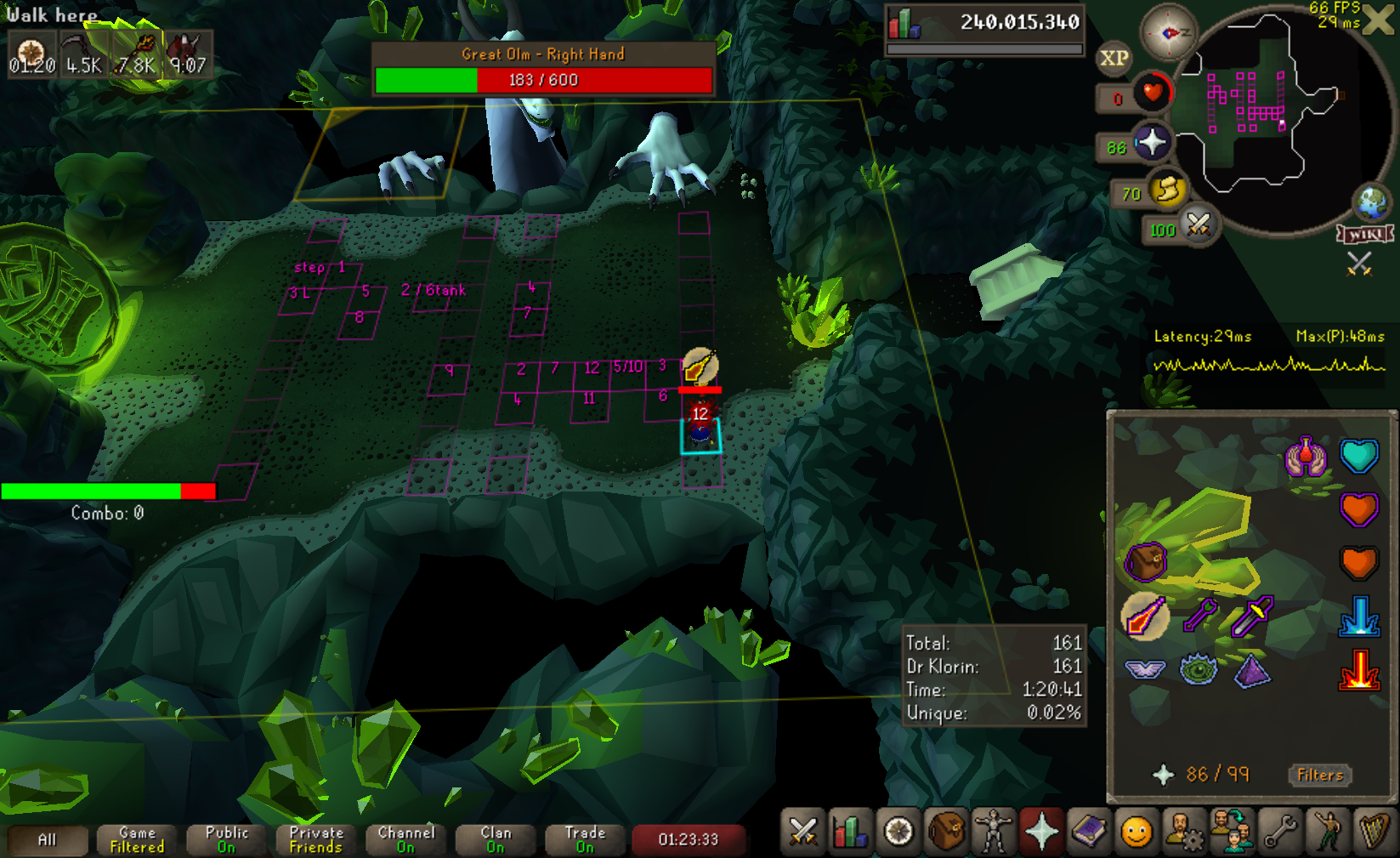Activate the glowing orange-red prayer icon
1400x858 pixels.
tap(1358, 669)
